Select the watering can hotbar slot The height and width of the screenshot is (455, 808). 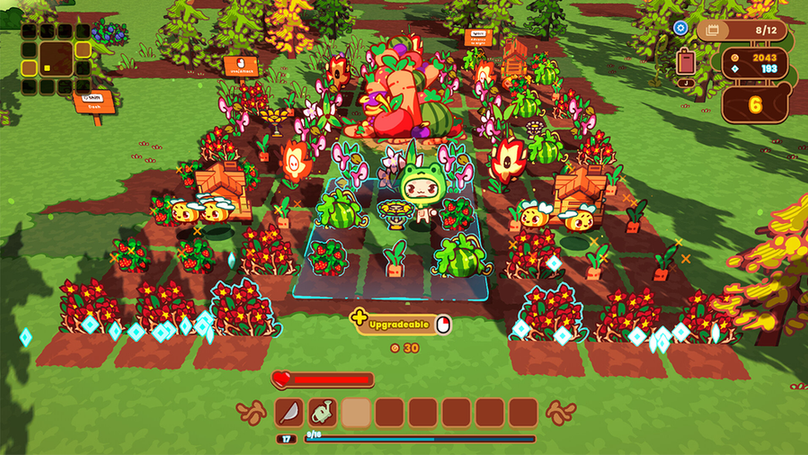point(322,412)
